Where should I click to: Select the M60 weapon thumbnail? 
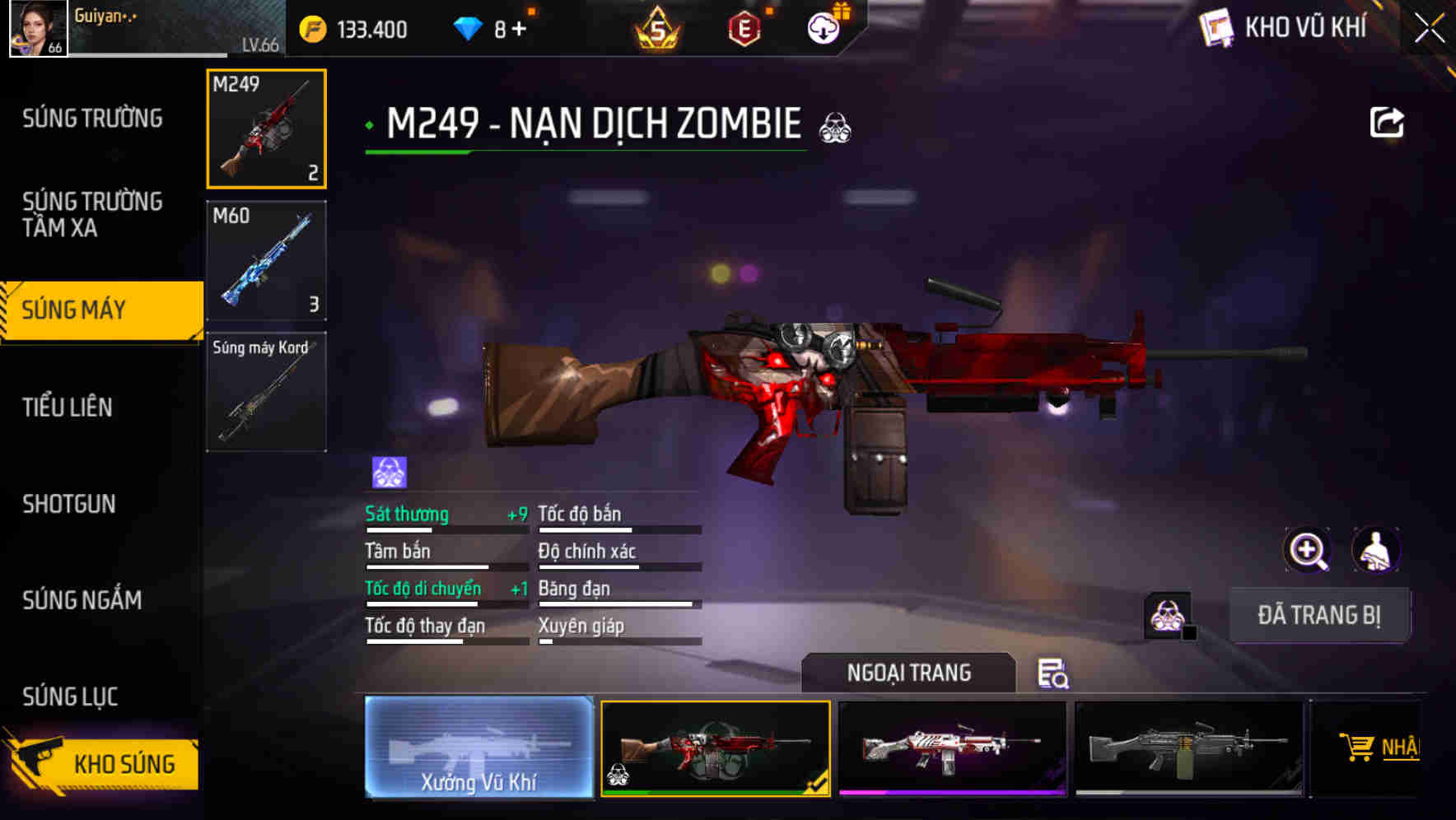[x=265, y=259]
